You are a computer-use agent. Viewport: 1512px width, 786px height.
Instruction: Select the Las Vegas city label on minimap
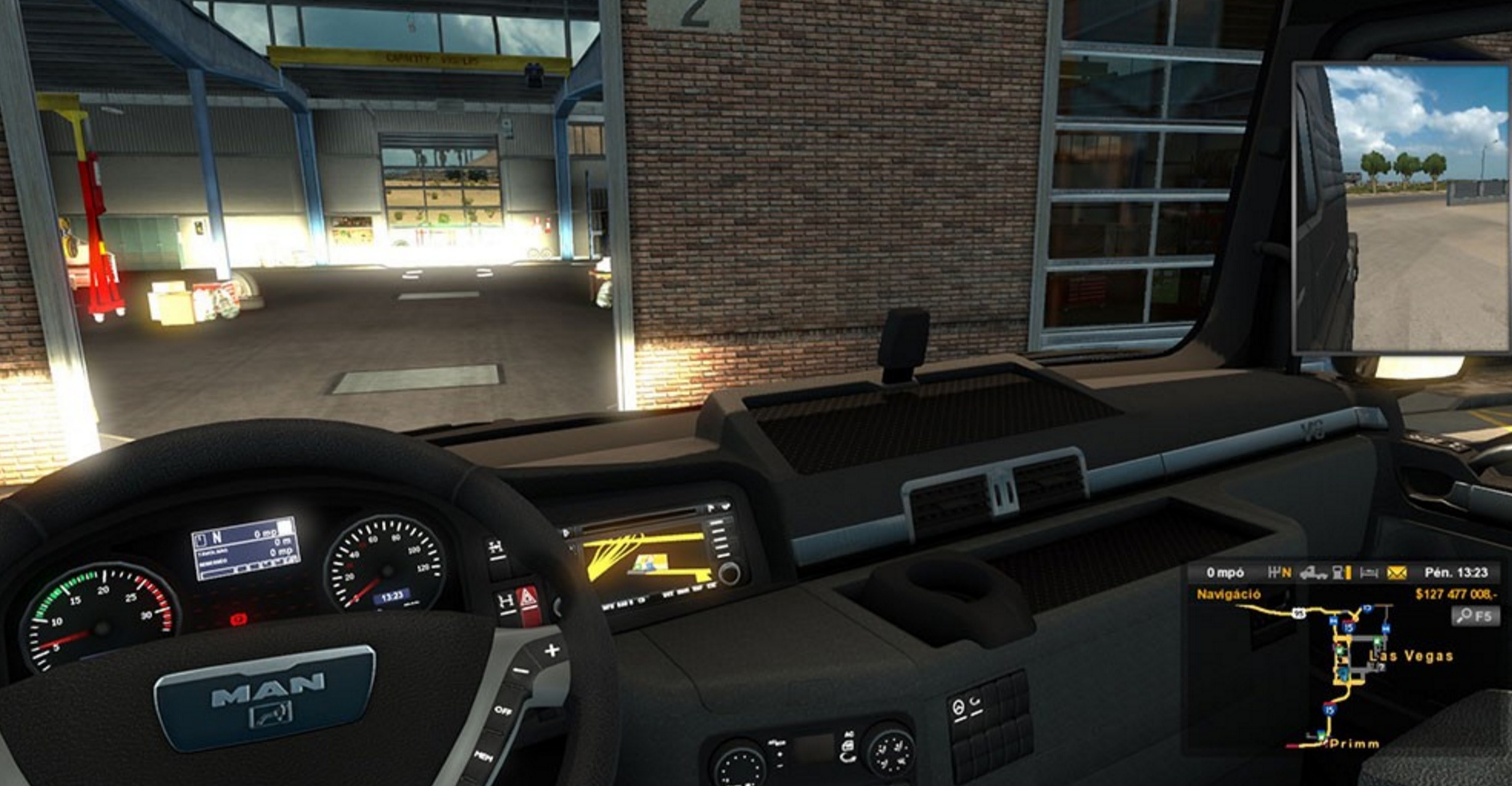click(1411, 656)
